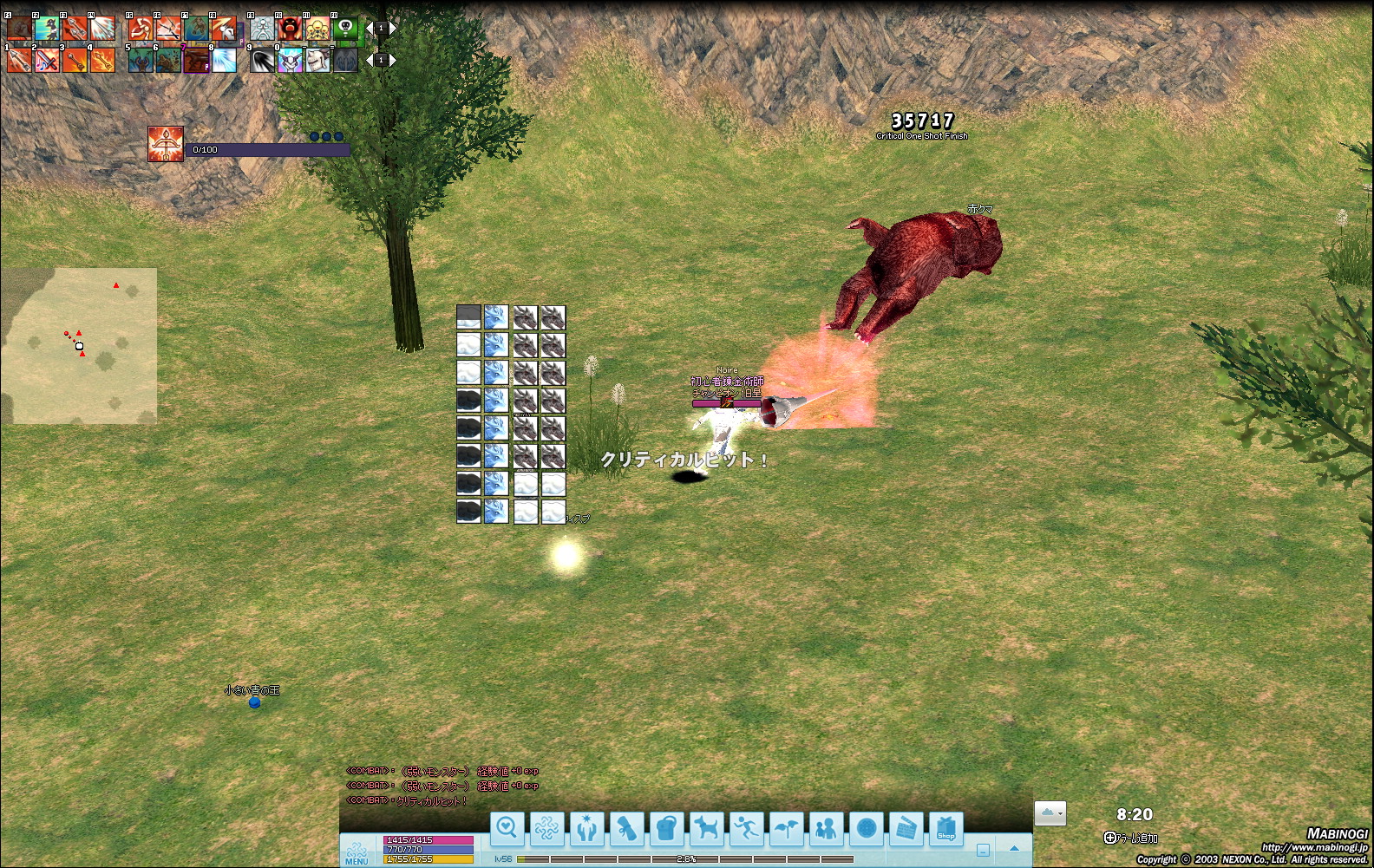
Task: Open the bucket inventory icon
Action: [666, 829]
